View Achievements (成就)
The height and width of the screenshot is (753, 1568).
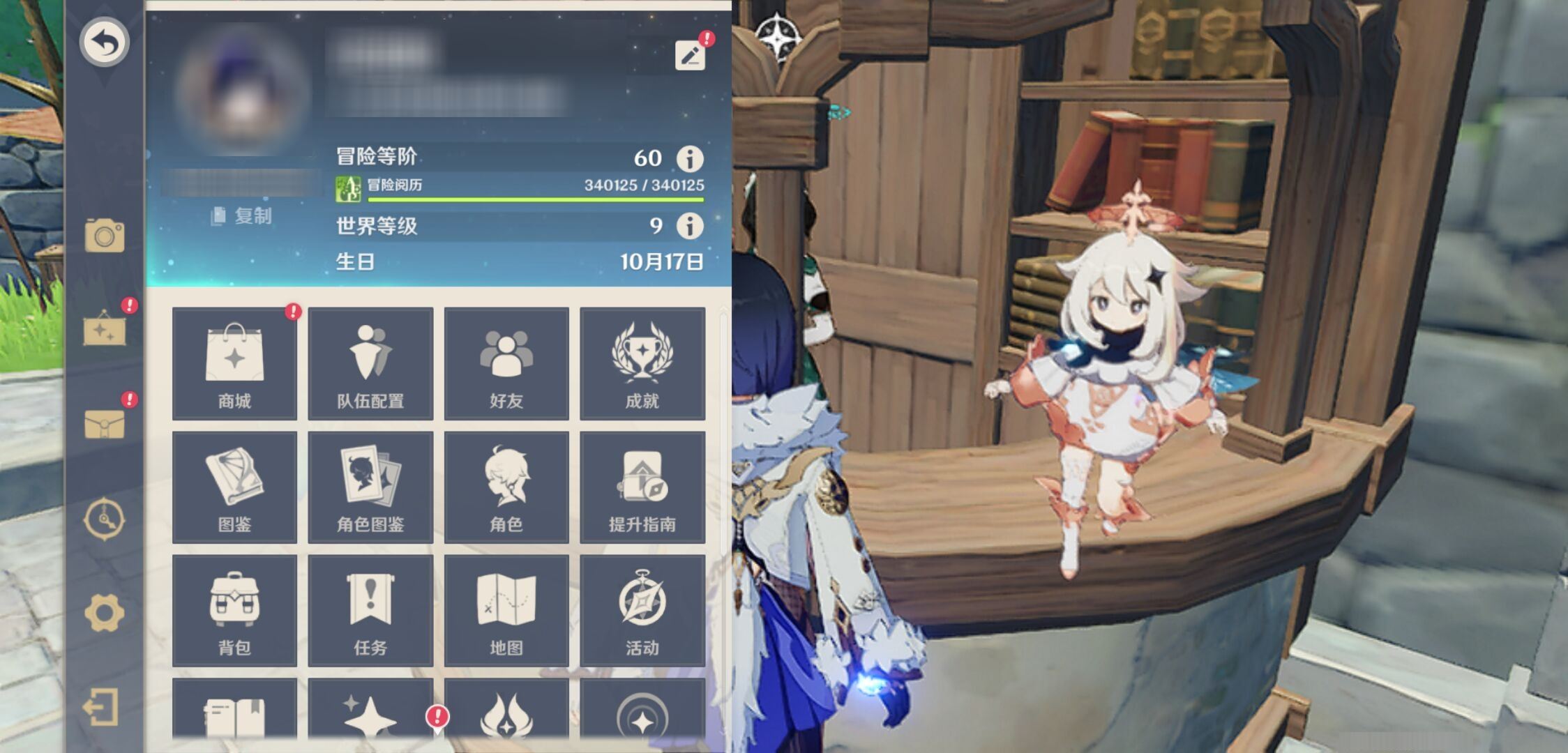[x=642, y=363]
